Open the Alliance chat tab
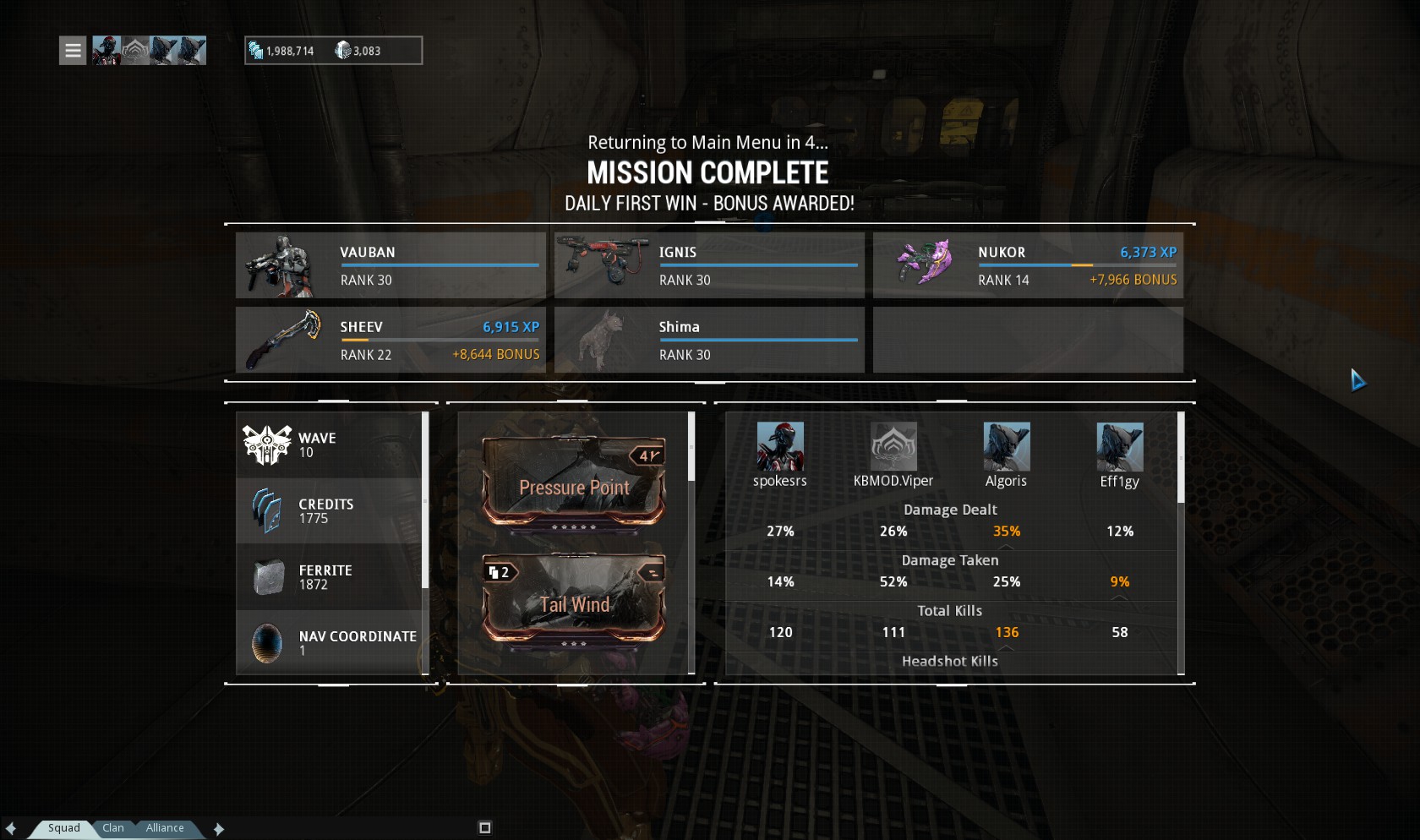The image size is (1420, 840). pyautogui.click(x=164, y=828)
